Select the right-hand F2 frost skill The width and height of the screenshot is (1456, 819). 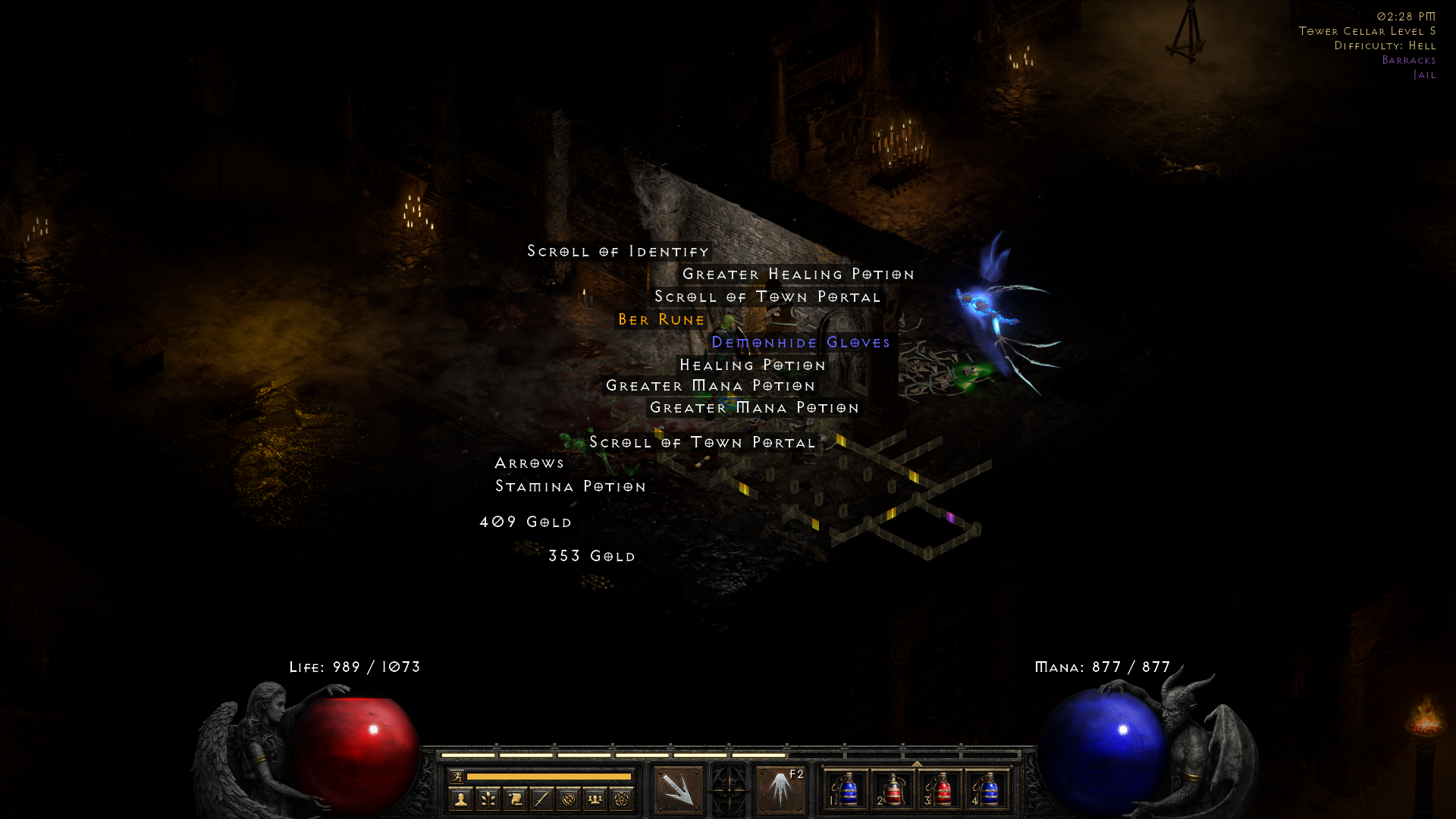(780, 790)
